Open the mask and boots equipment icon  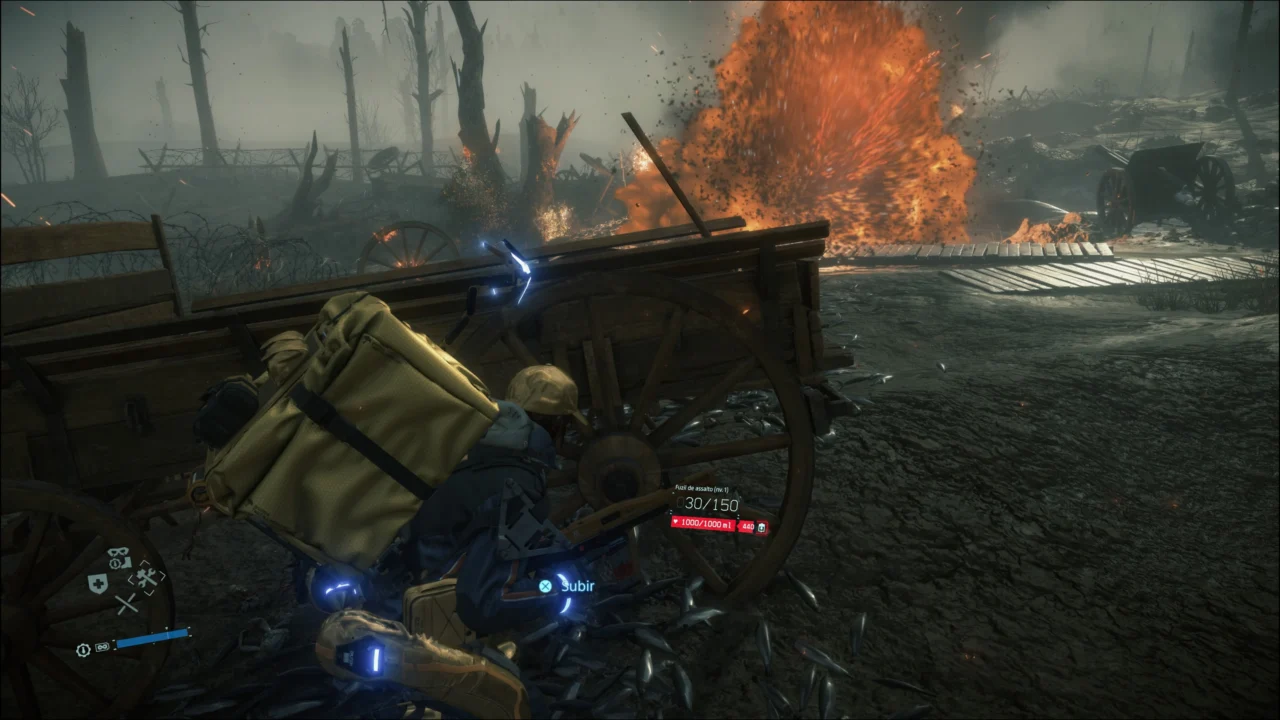120,558
